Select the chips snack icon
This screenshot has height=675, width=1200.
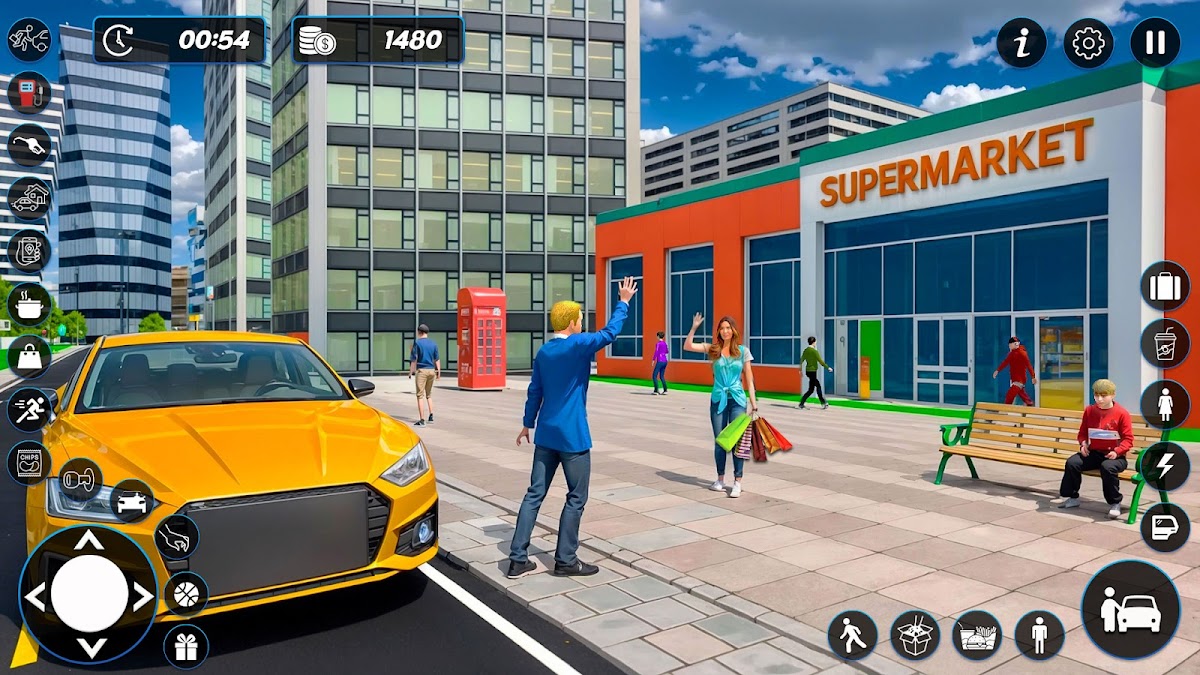(29, 462)
